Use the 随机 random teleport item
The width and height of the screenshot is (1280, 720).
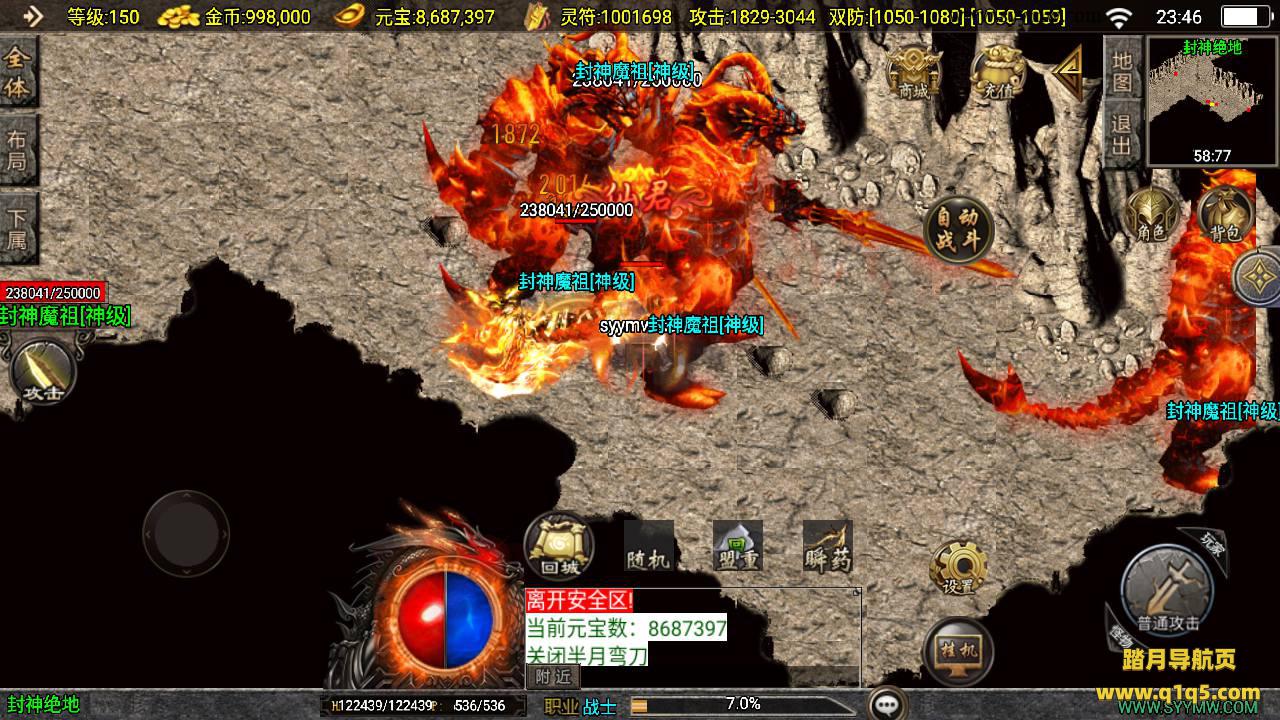point(648,547)
